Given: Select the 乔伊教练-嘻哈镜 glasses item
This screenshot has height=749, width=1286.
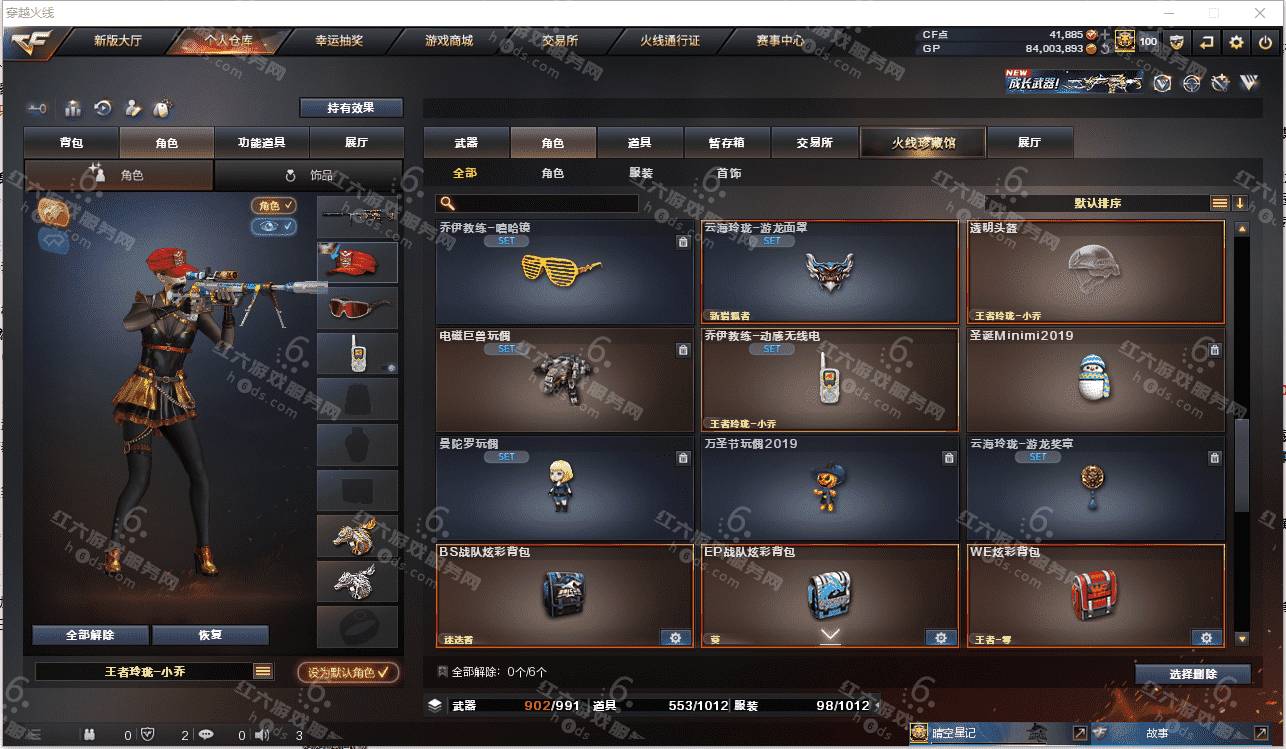Looking at the screenshot, I should point(564,272).
